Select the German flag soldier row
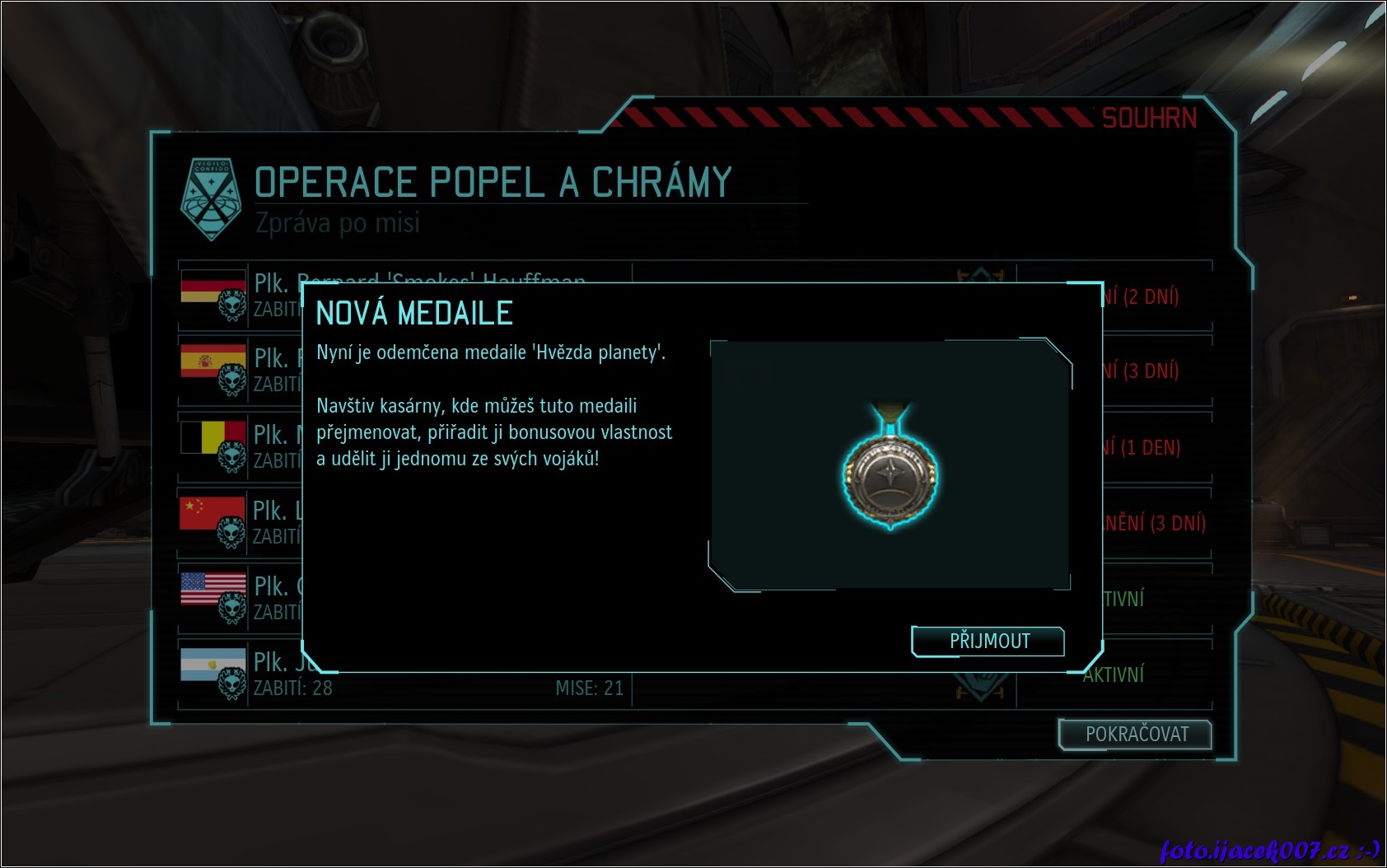 (x=213, y=287)
